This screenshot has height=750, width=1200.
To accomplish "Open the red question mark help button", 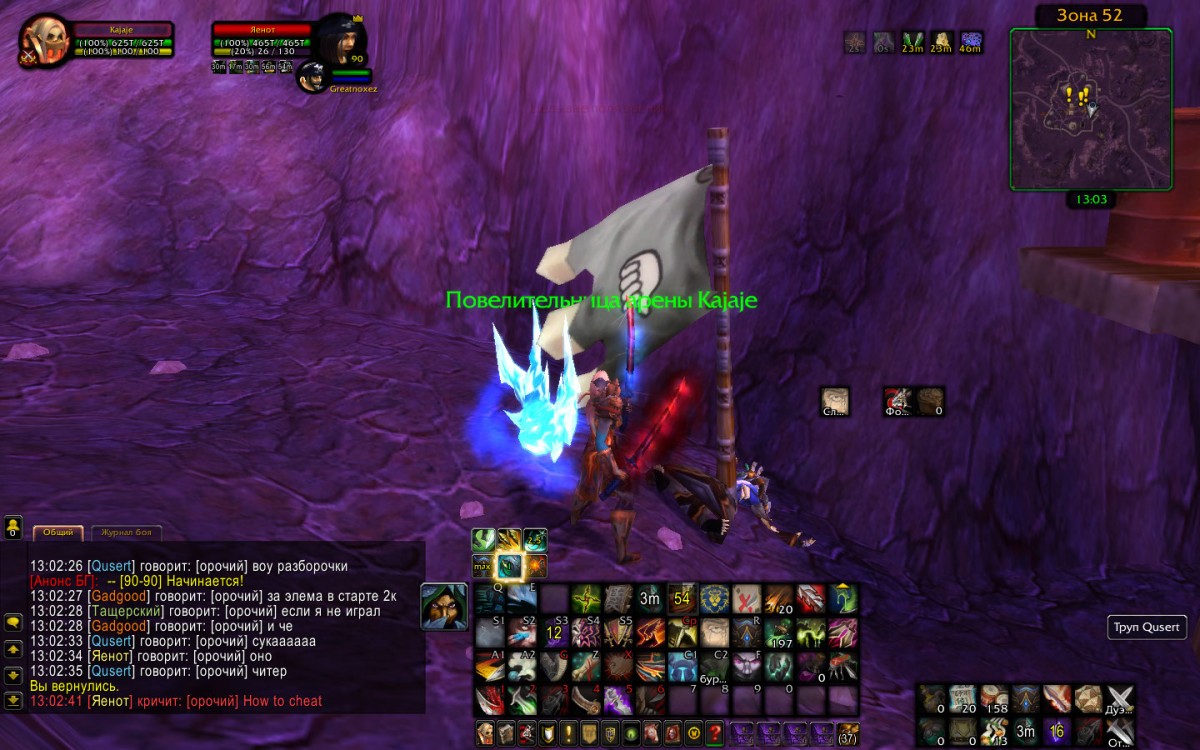I will point(714,732).
